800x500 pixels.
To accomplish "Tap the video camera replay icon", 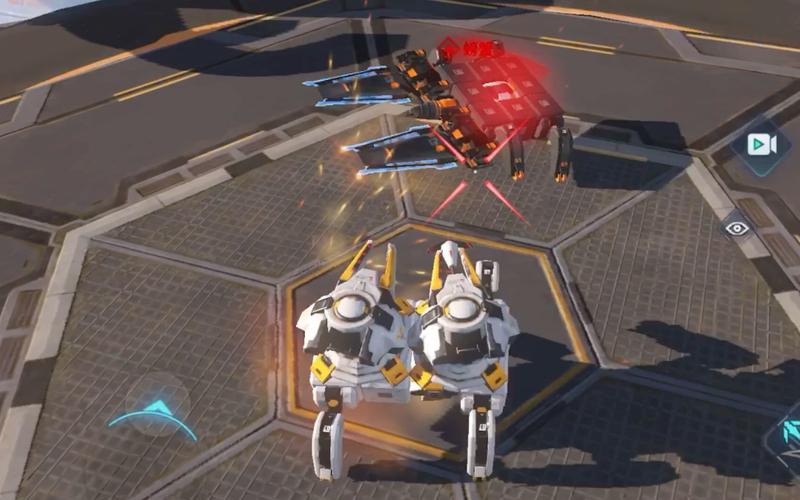I will coord(761,145).
